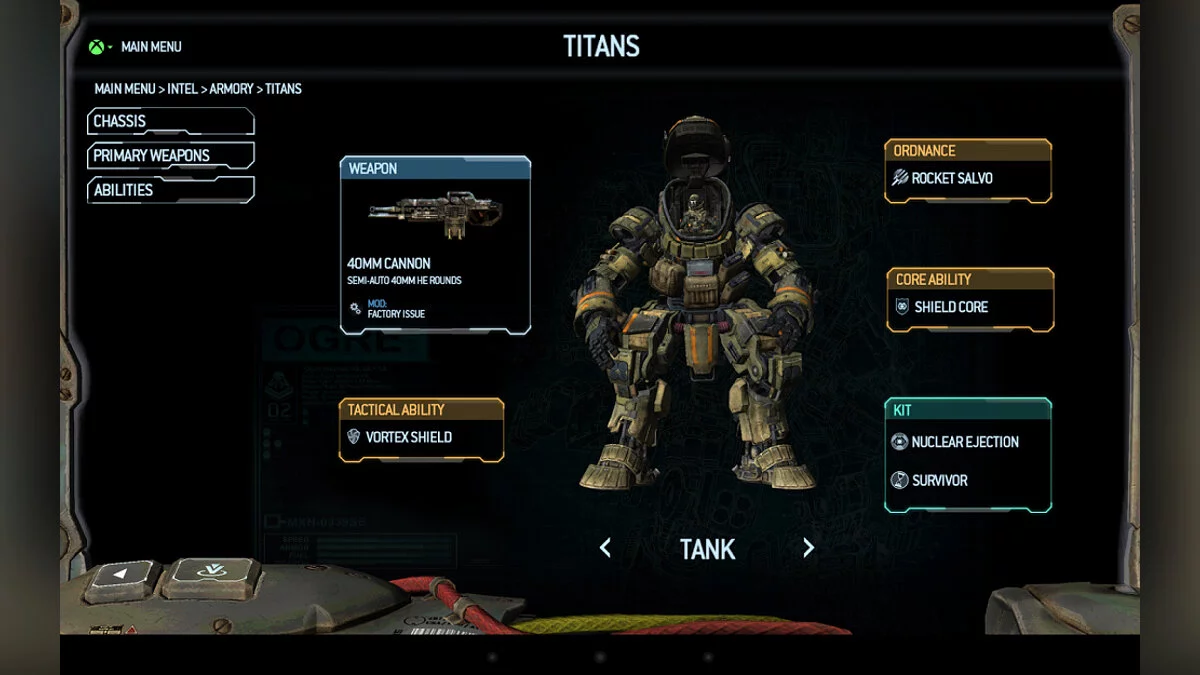Go to Armory in the breadcrumb path
This screenshot has height=675, width=1200.
(x=231, y=89)
